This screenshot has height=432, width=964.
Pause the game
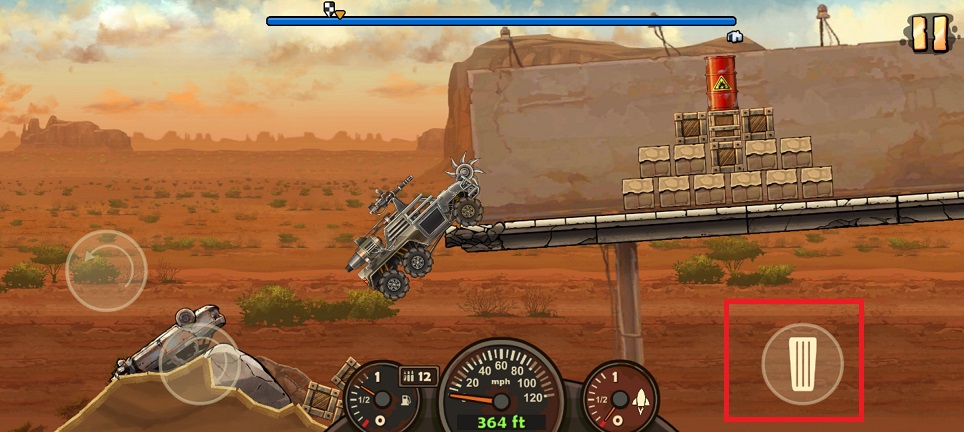(x=929, y=34)
